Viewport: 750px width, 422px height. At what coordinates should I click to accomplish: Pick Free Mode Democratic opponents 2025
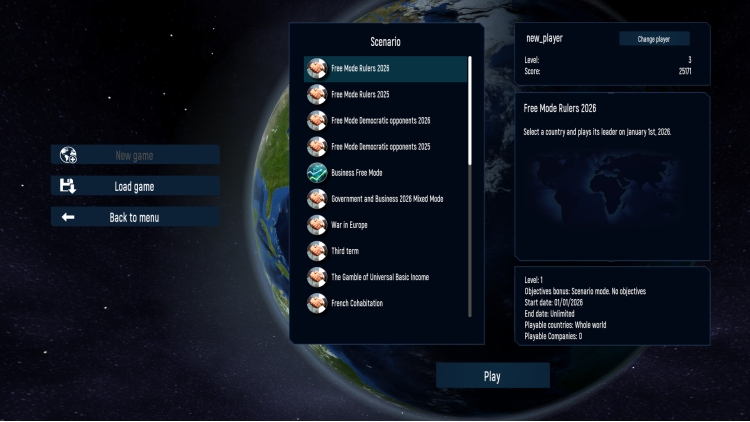click(x=385, y=147)
